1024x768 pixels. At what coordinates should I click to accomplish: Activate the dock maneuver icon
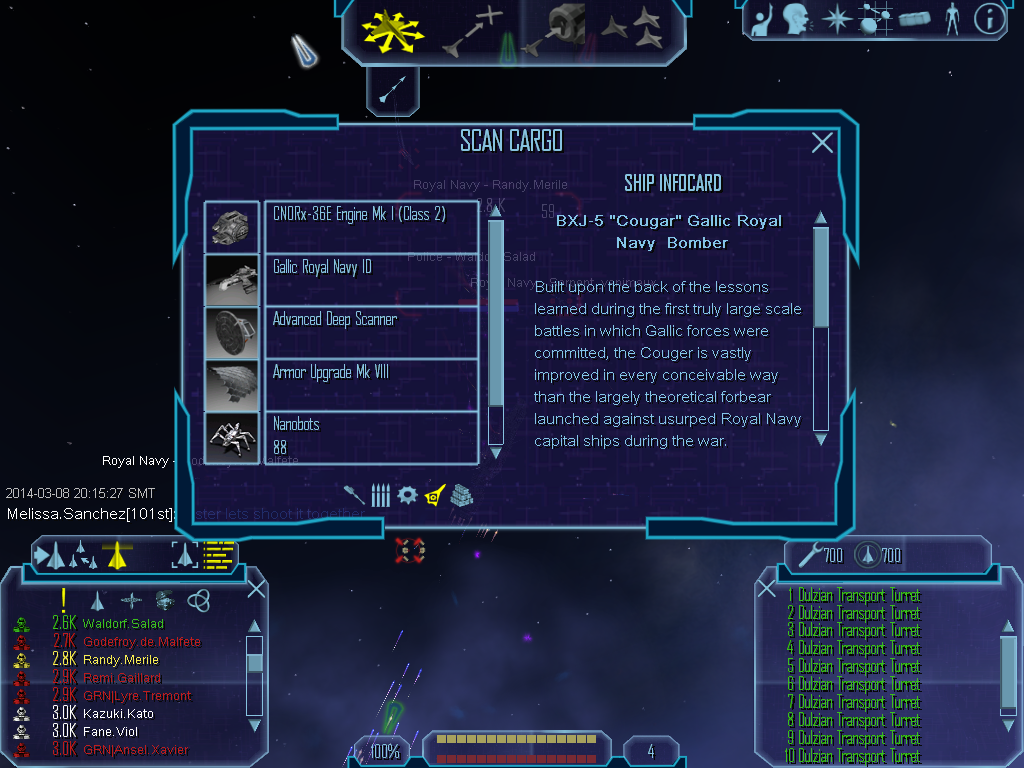point(556,31)
